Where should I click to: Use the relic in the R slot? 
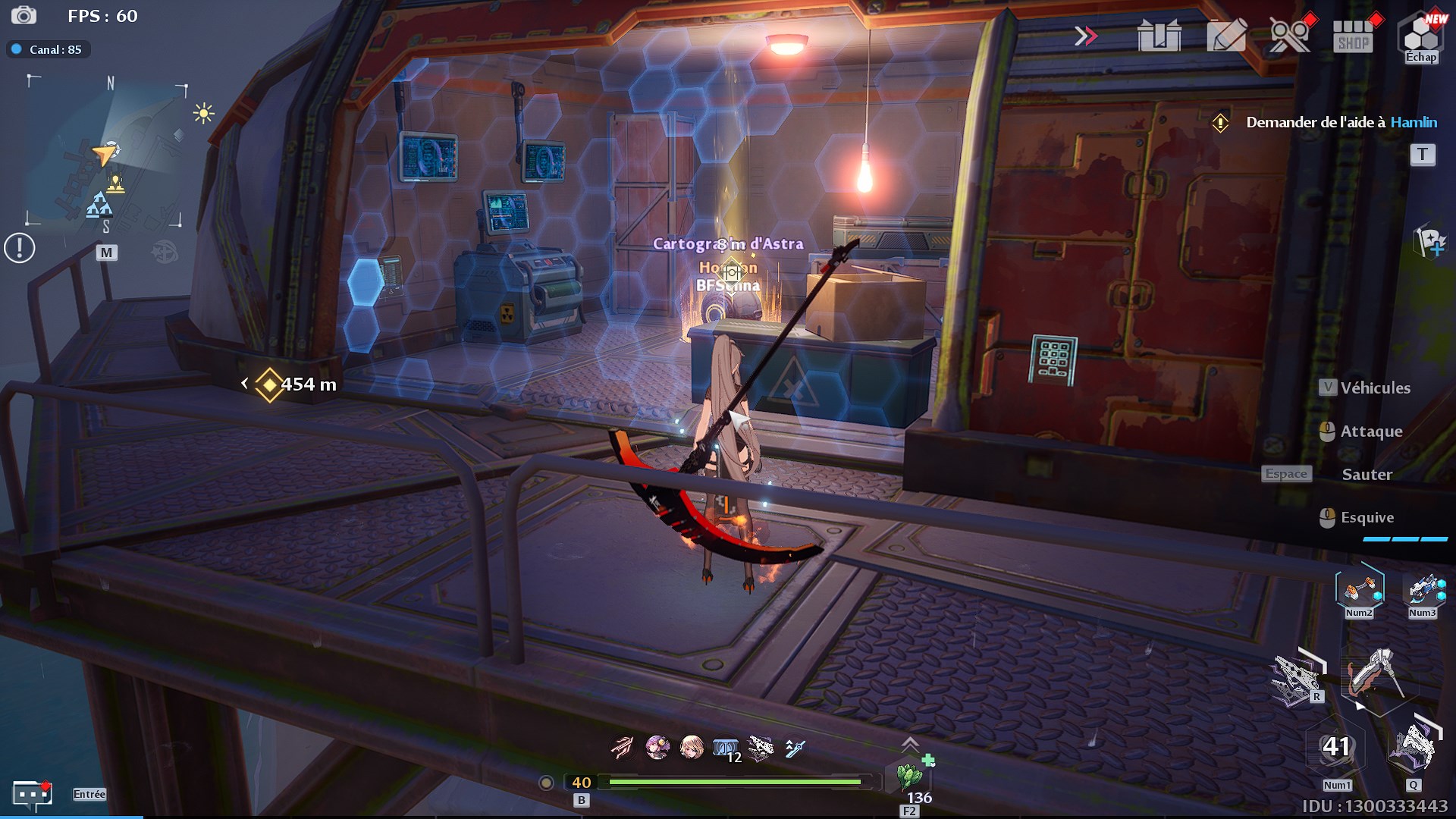point(1298,676)
